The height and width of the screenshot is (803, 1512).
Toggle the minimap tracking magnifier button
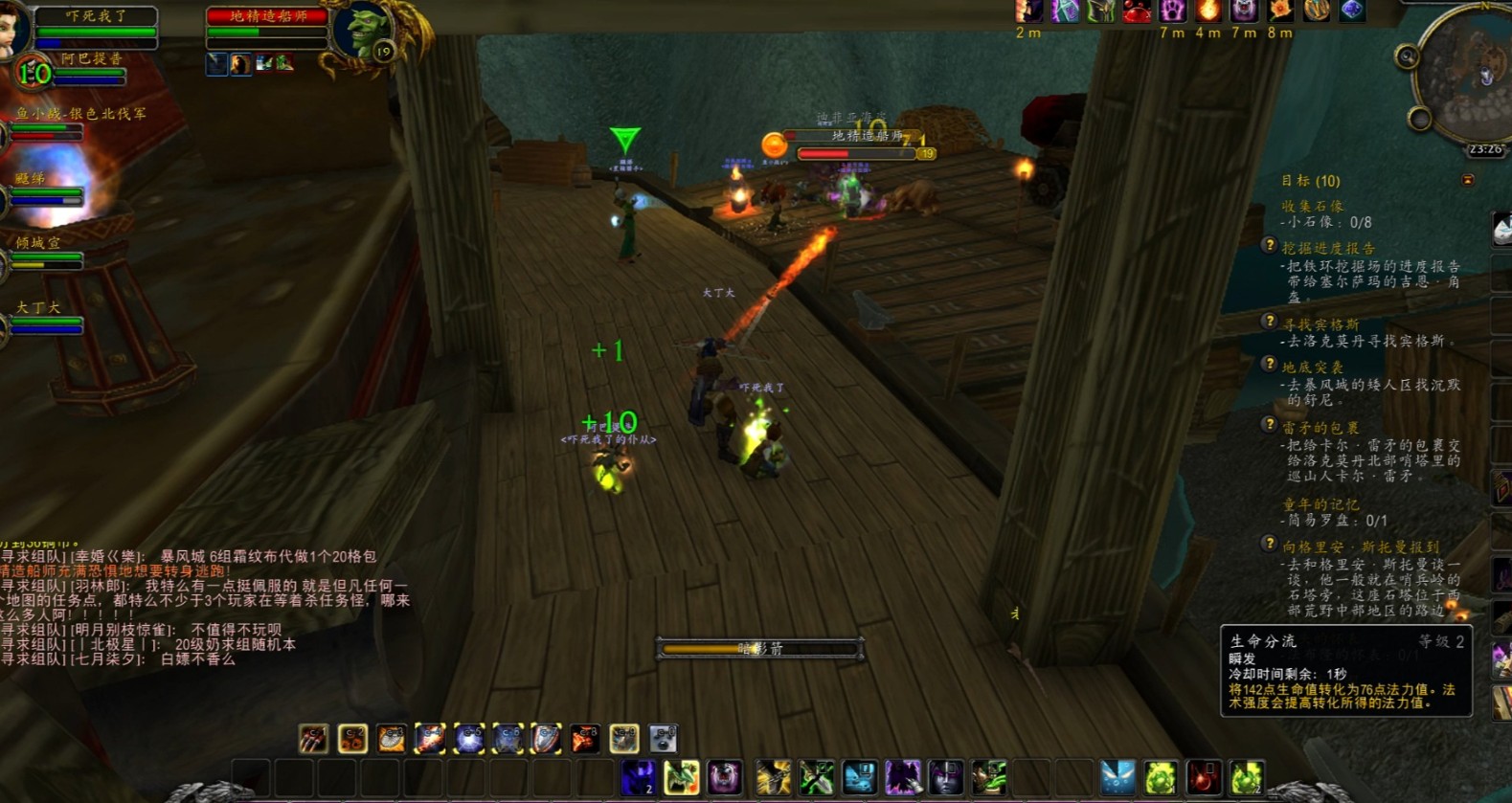coord(1407,57)
